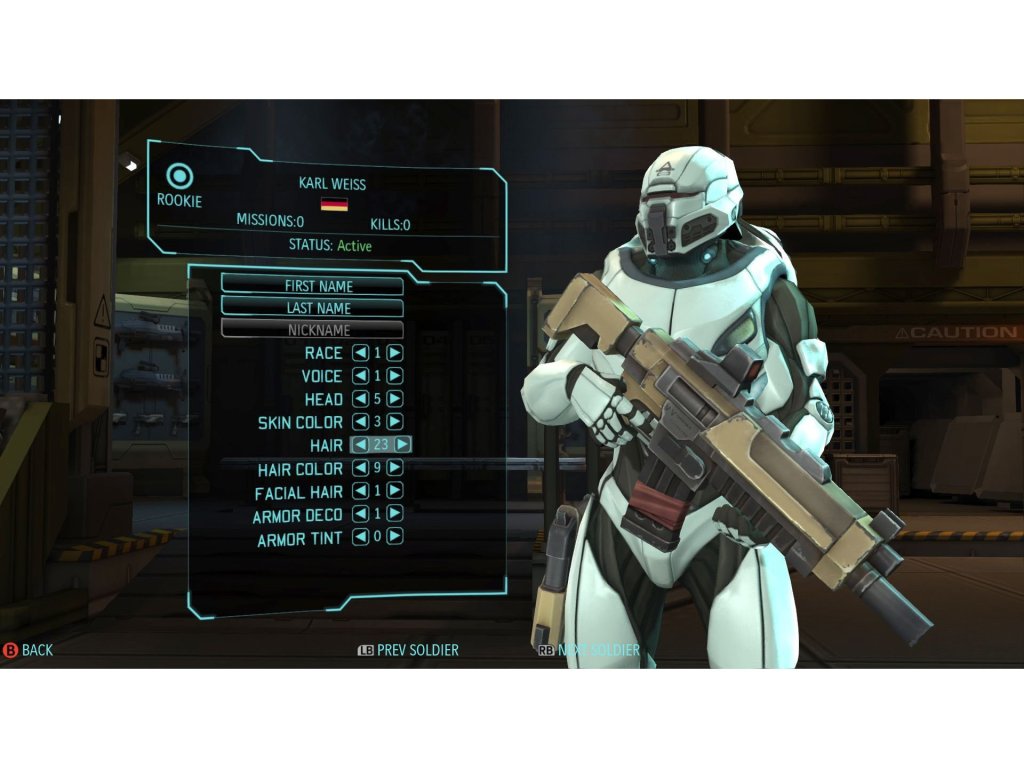Viewport: 1024px width, 768px height.
Task: Select the previous Hair style
Action: [360, 445]
